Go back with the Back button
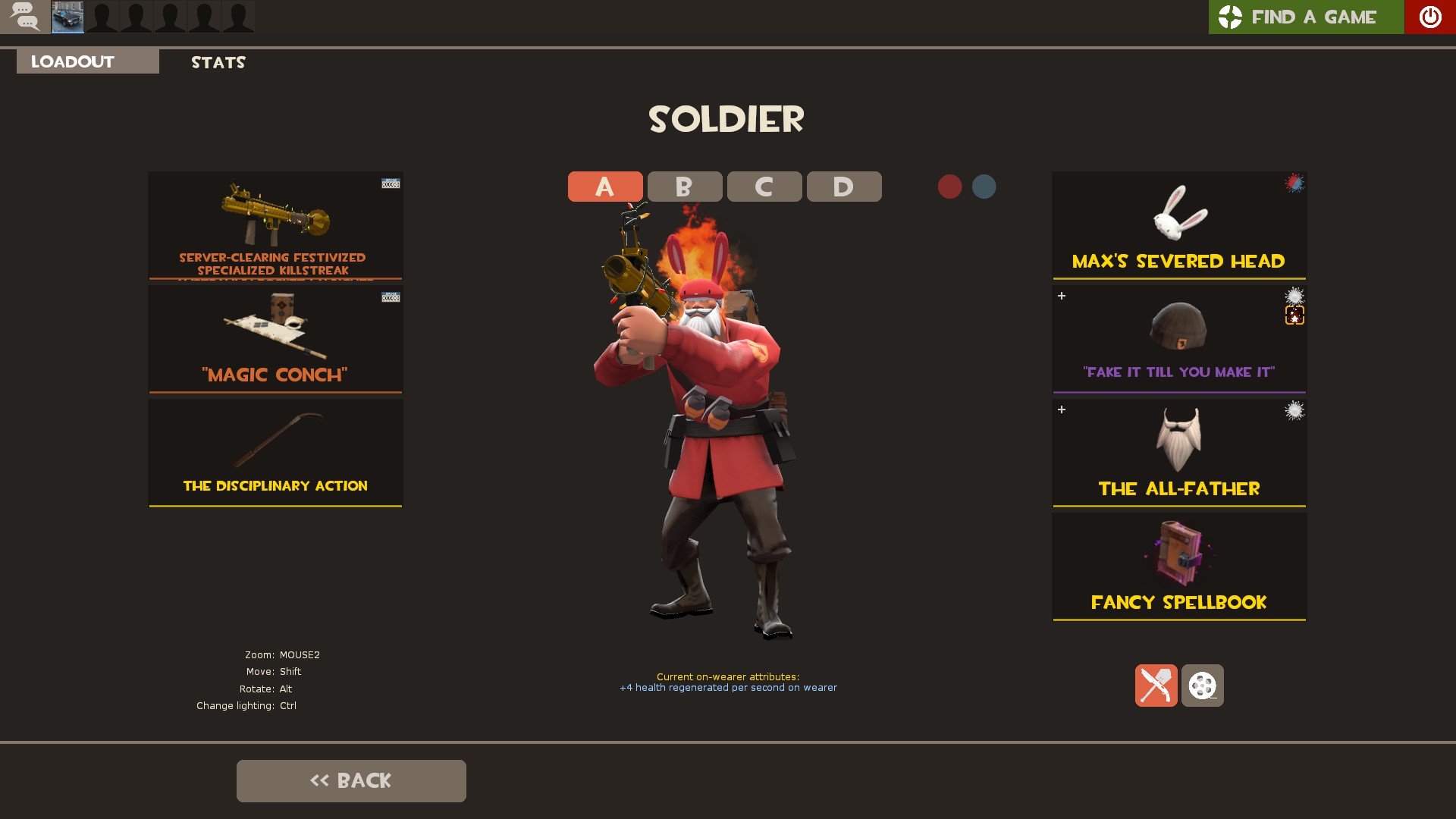1456x819 pixels. [351, 780]
